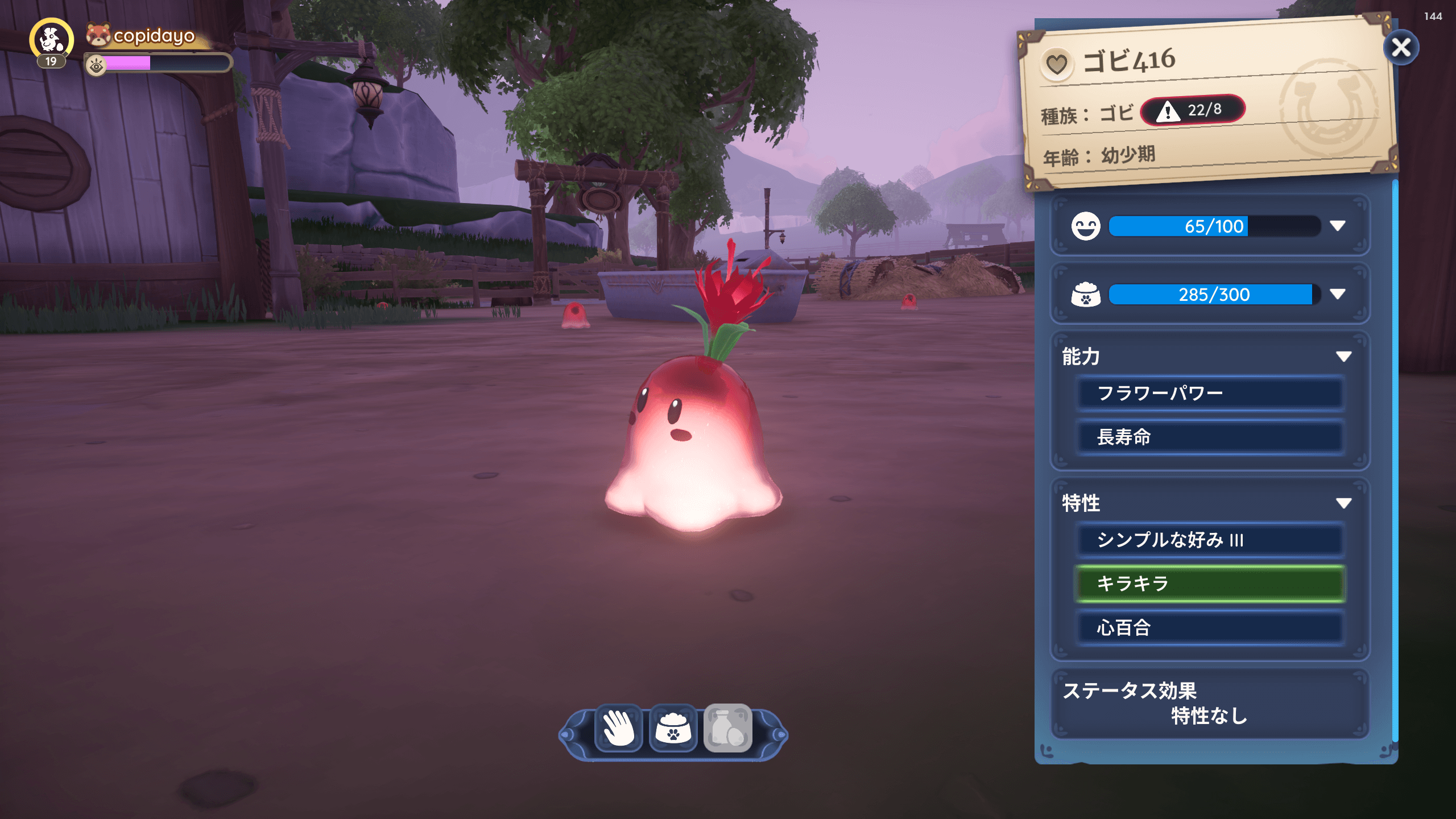Feed the animal with the food bowl button
Screen dimensions: 1456x819
673,729
